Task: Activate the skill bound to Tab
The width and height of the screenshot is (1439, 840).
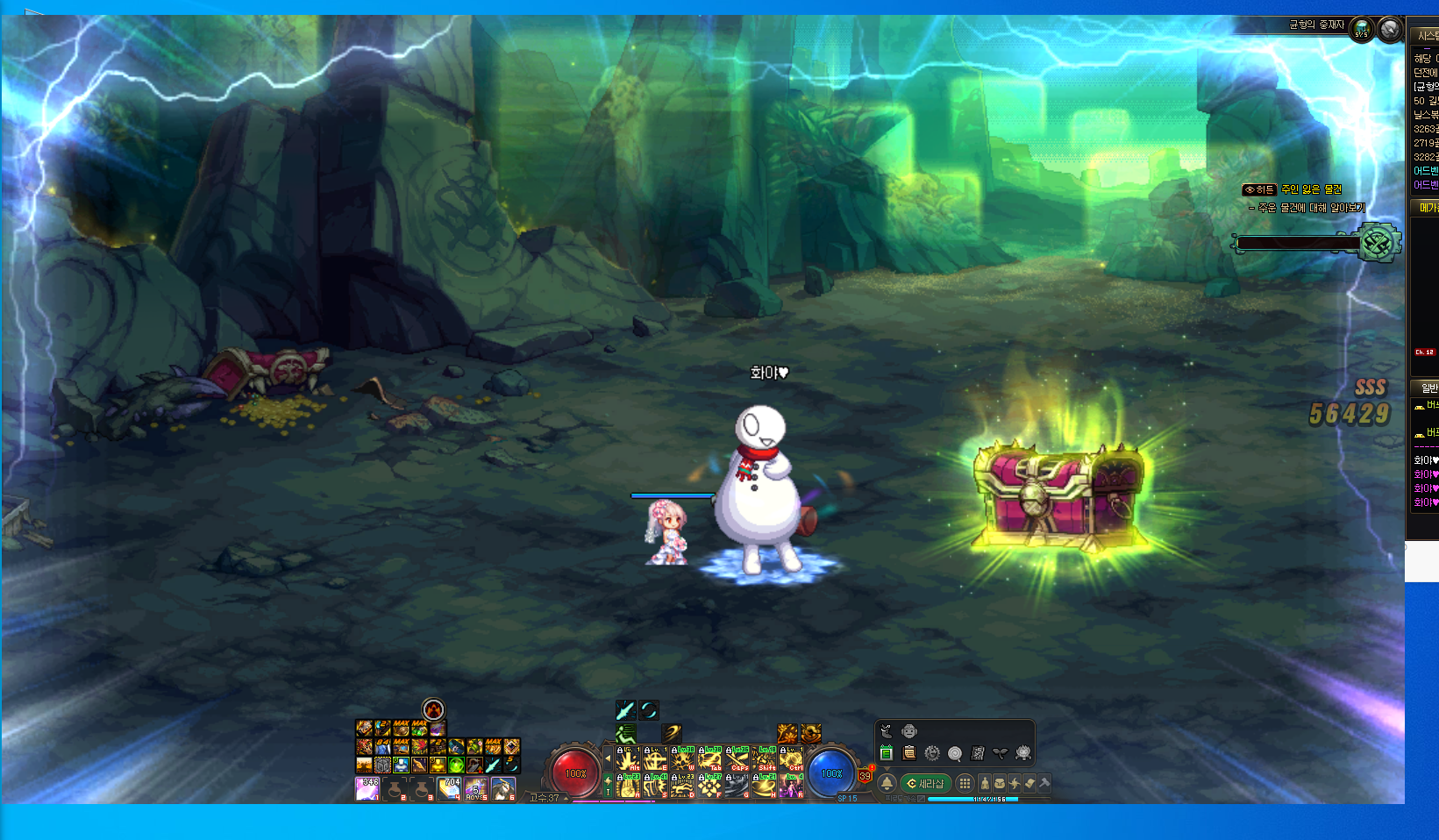Action: [709, 758]
